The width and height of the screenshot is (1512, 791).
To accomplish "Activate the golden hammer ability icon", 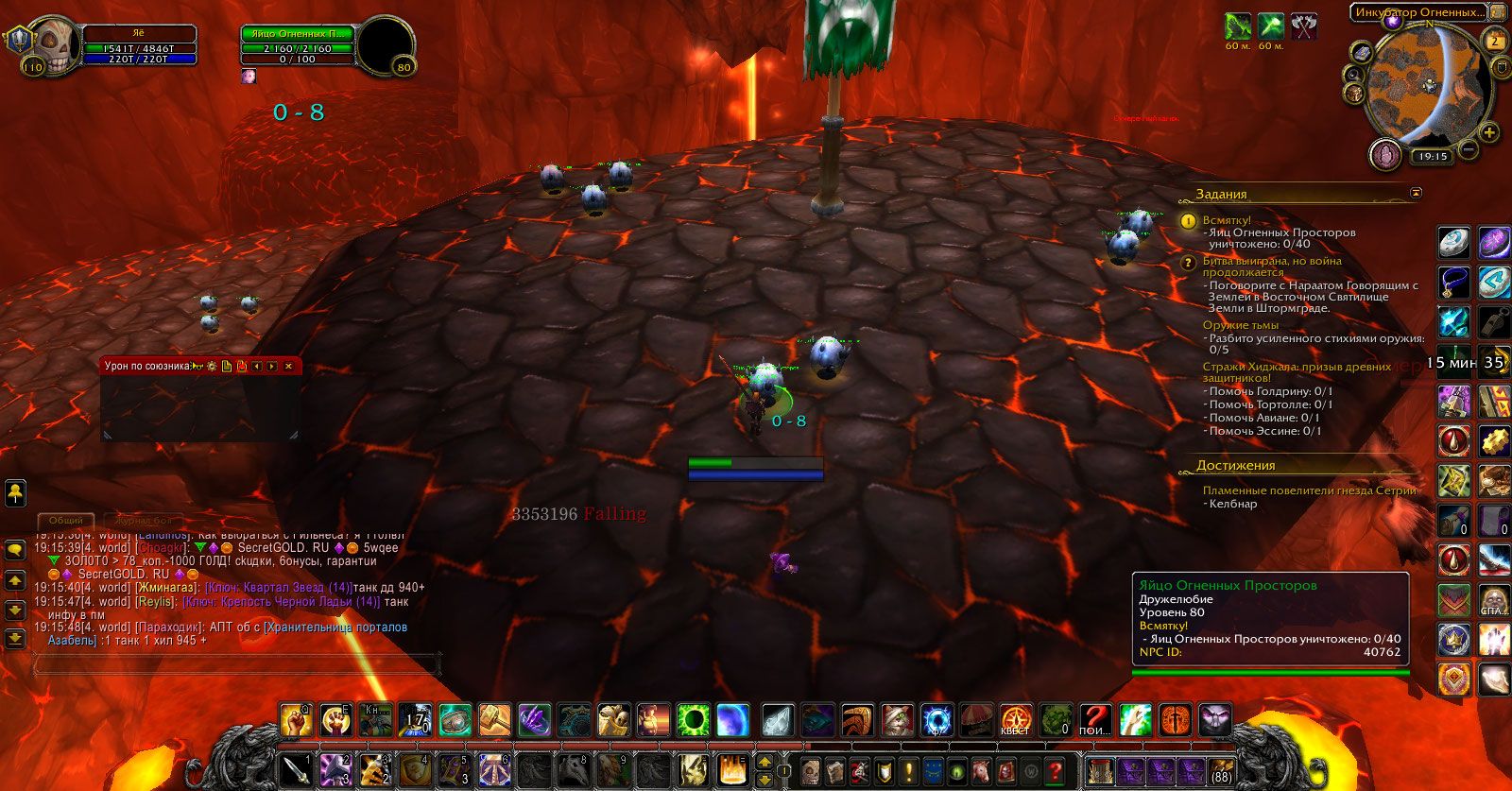I will click(494, 721).
